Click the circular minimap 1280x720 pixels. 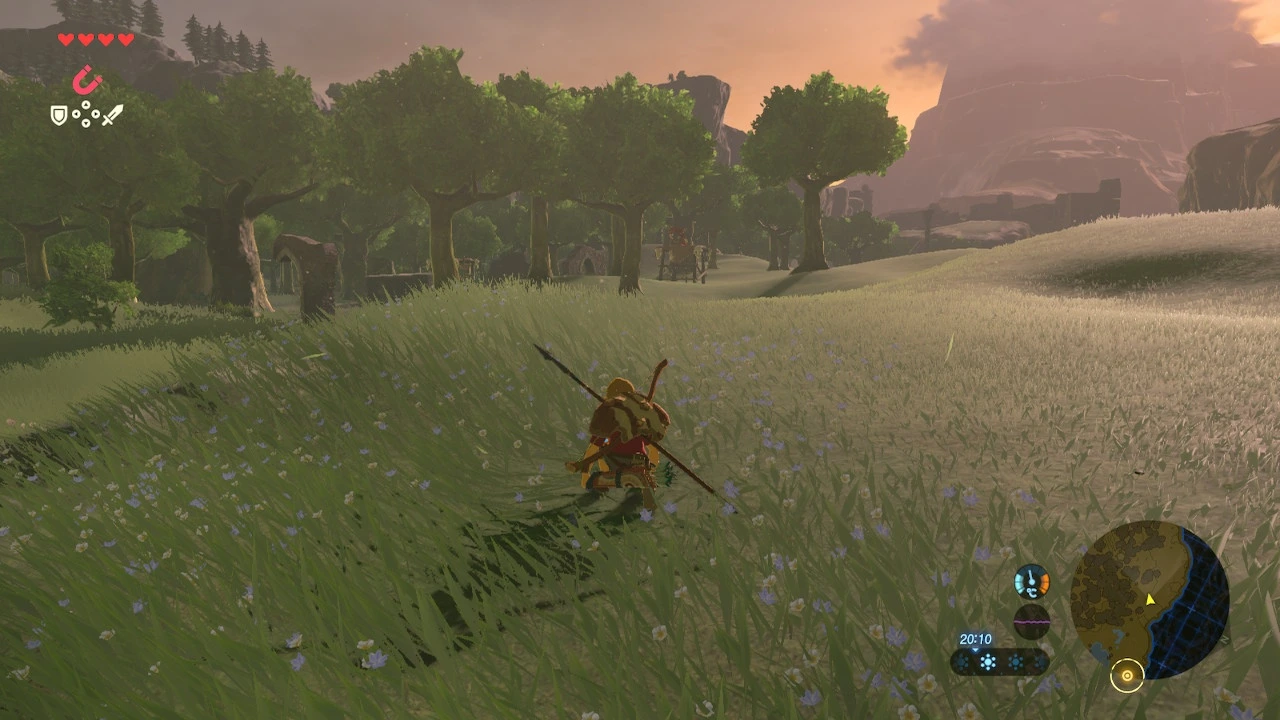point(1149,600)
